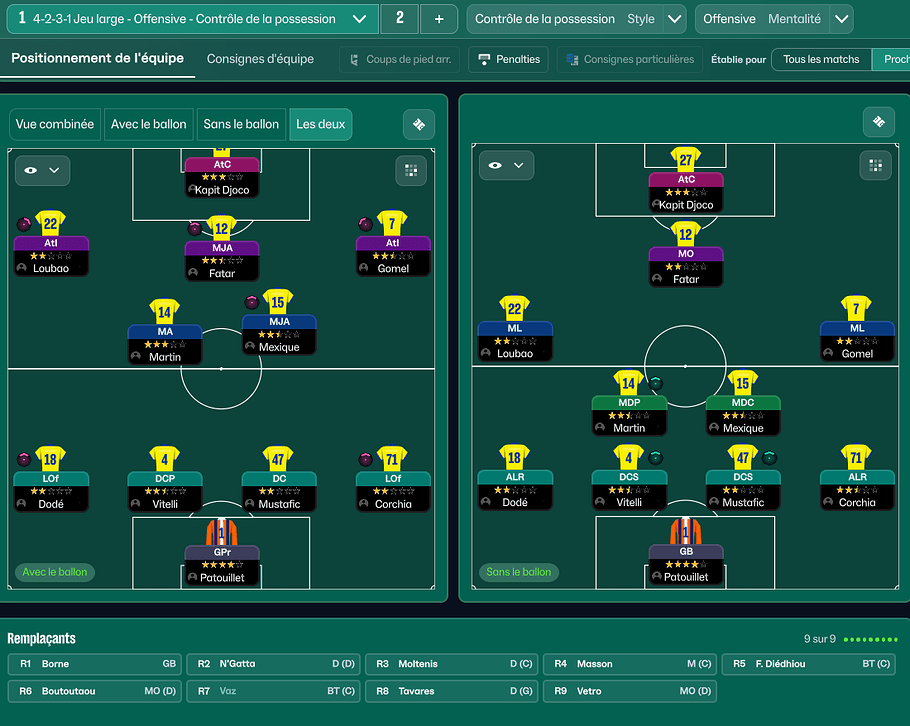The width and height of the screenshot is (910, 726).
Task: Choose substitute Borne from the bench
Action: [94, 664]
